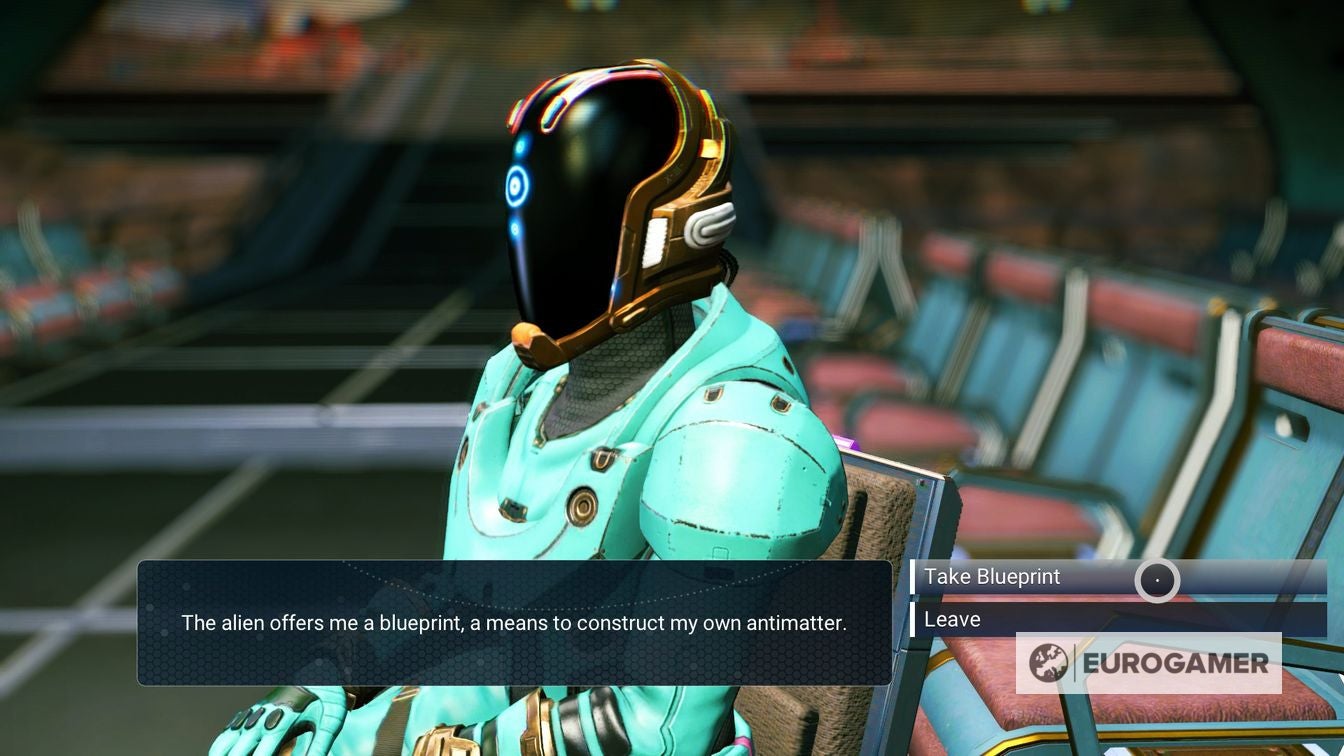The image size is (1344, 756).
Task: Click the Eurogamer globe logo icon
Action: 1049,661
